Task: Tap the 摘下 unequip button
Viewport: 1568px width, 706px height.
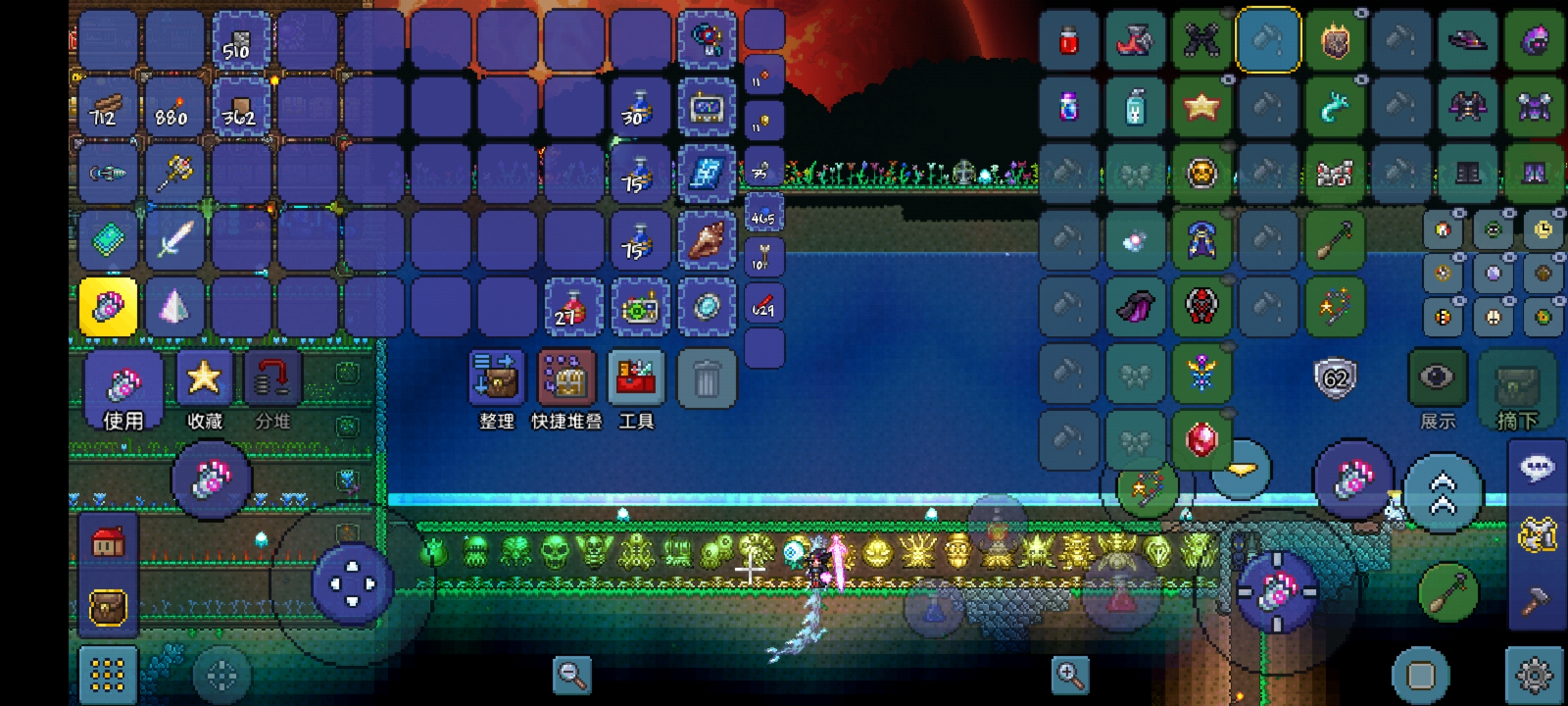Action: 1517,390
